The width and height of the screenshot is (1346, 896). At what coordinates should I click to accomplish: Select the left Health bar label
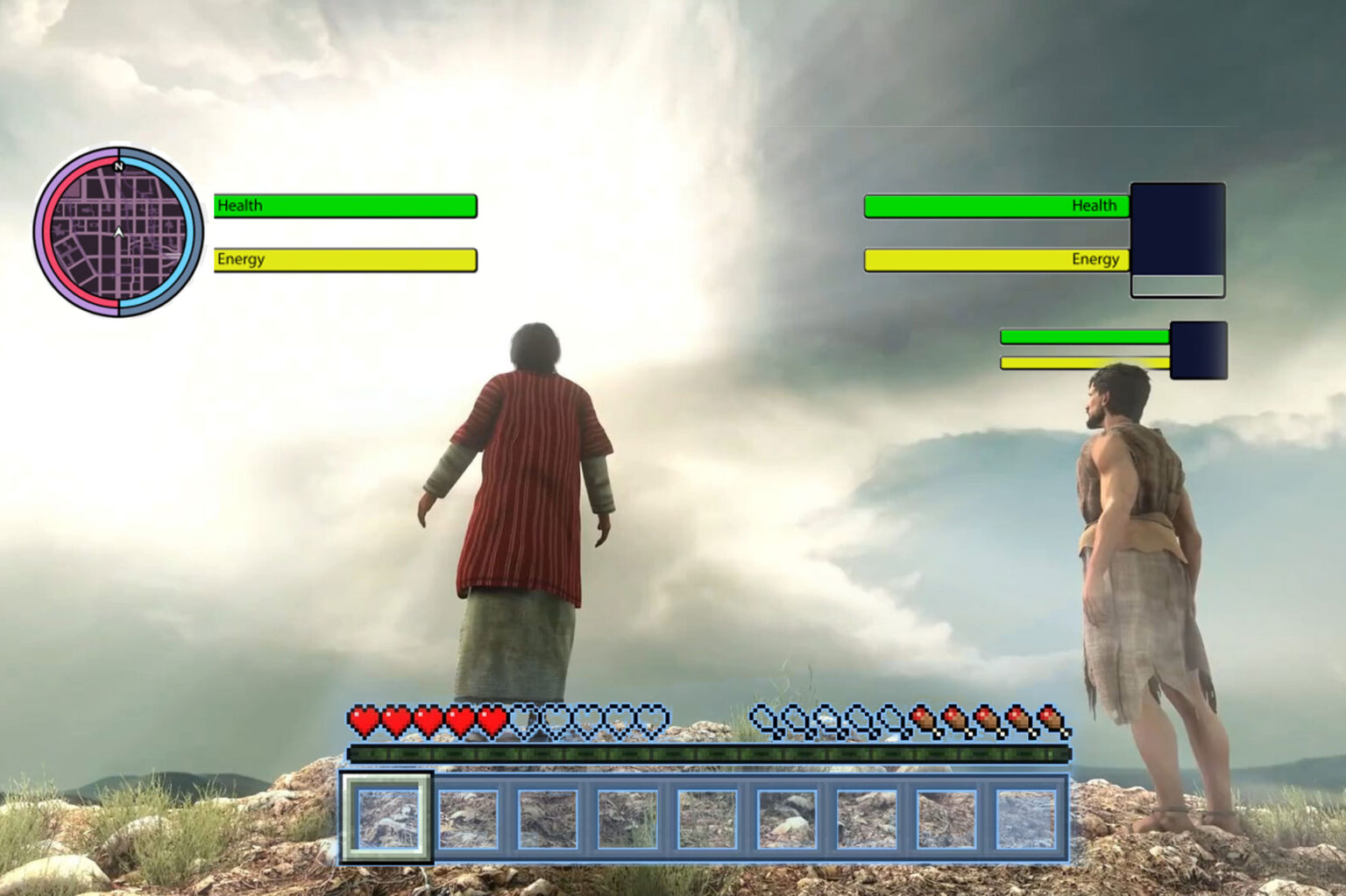(240, 206)
